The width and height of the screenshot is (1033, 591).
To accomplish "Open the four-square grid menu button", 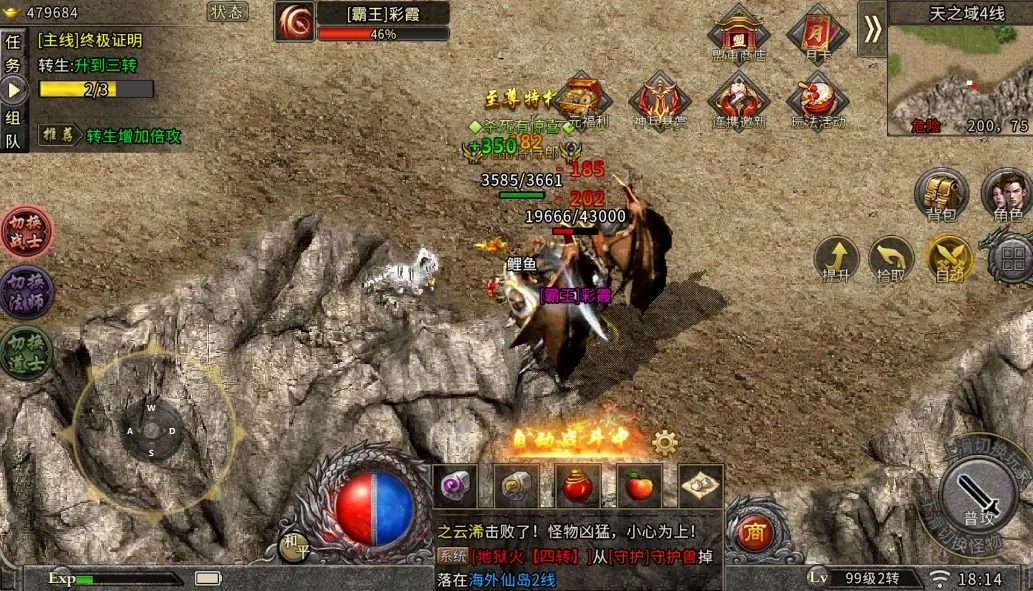I will (x=1010, y=260).
